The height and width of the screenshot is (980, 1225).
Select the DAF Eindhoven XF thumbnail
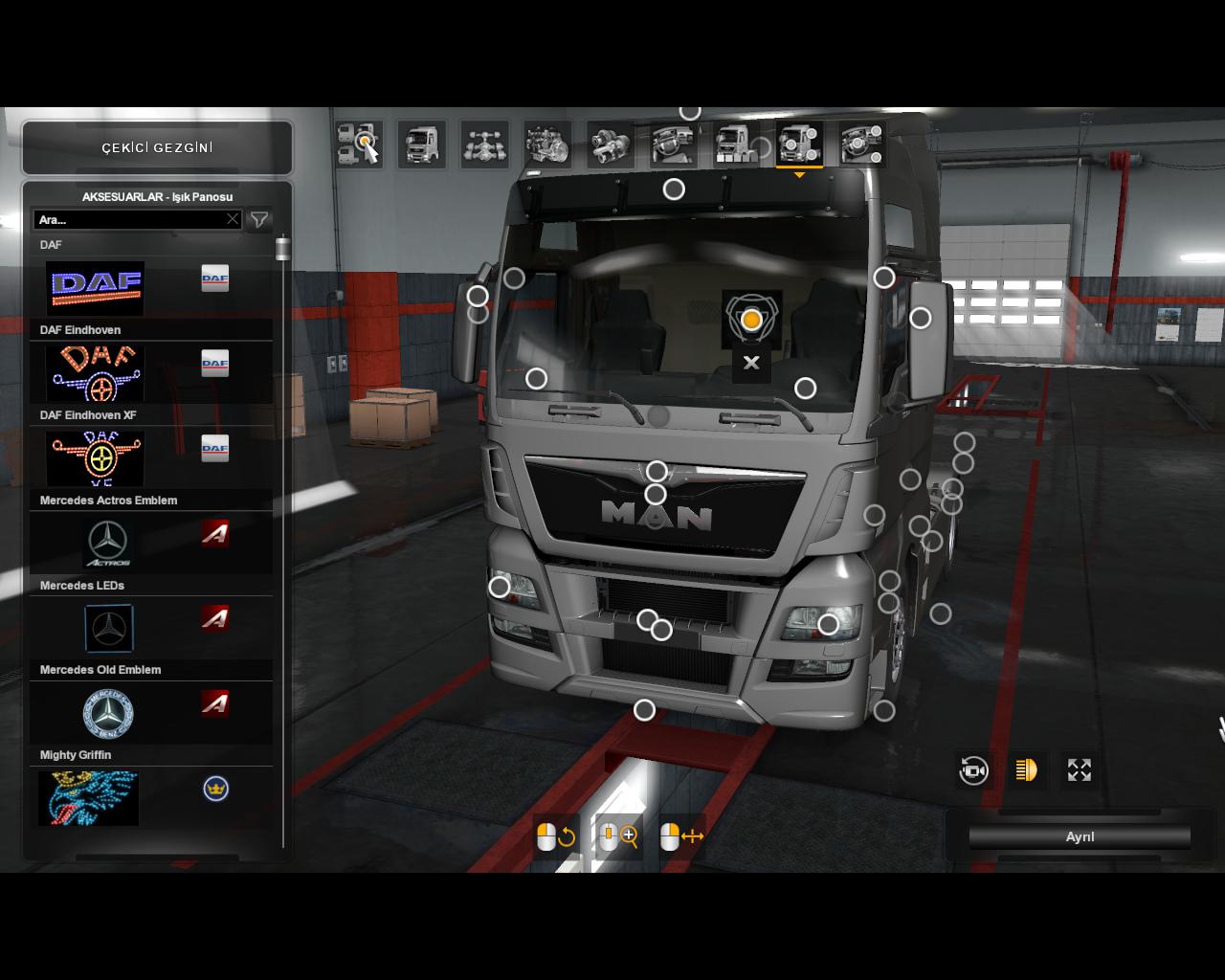pyautogui.click(x=95, y=457)
